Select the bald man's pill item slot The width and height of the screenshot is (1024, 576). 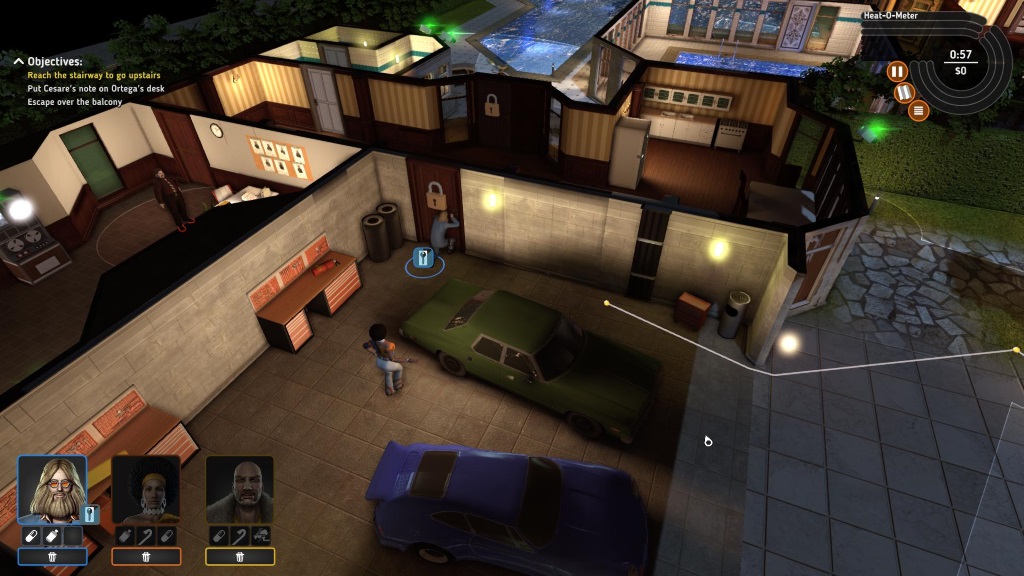(219, 536)
